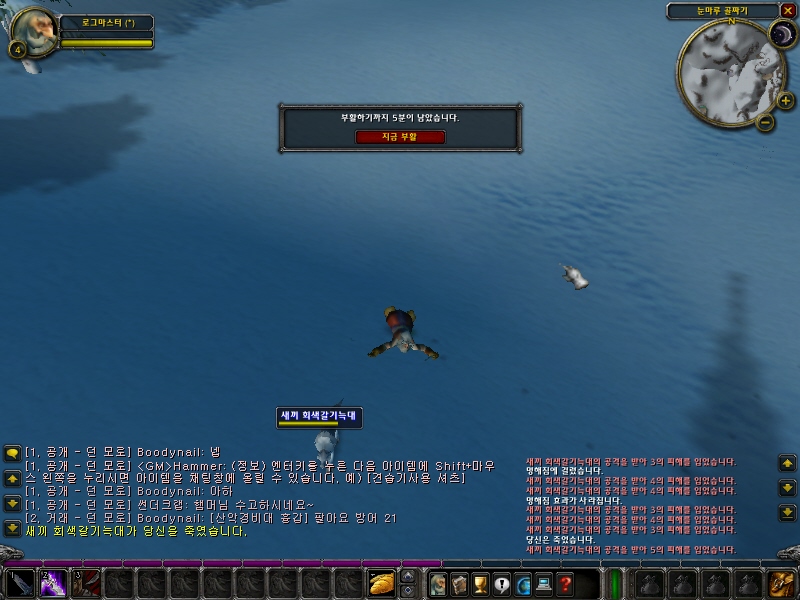Screen dimensions: 800x600
Task: Use the red ability in slot three
Action: [x=86, y=583]
